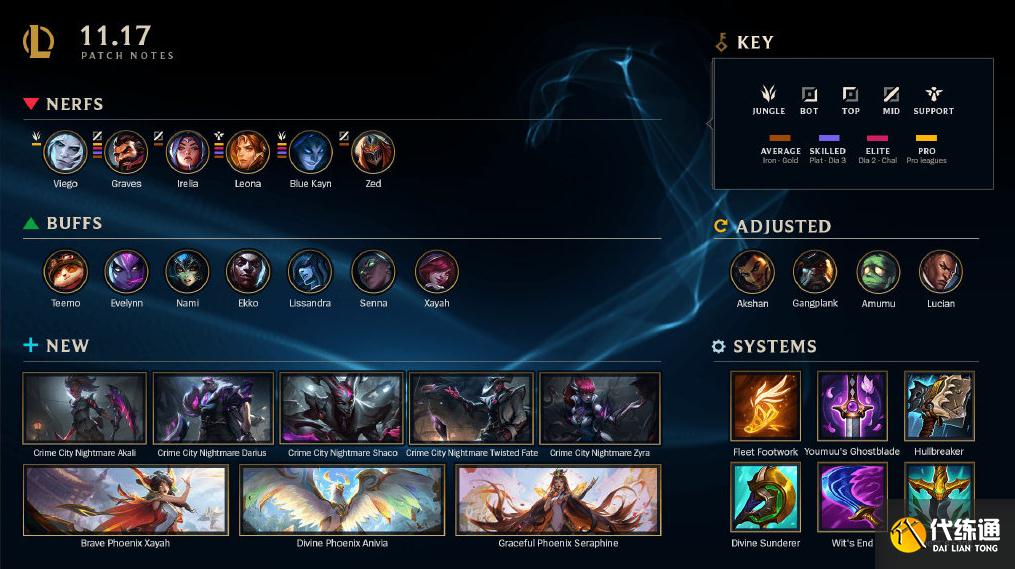Screen dimensions: 1015x569
Task: Select the Zed champion portrait
Action: click(x=373, y=153)
